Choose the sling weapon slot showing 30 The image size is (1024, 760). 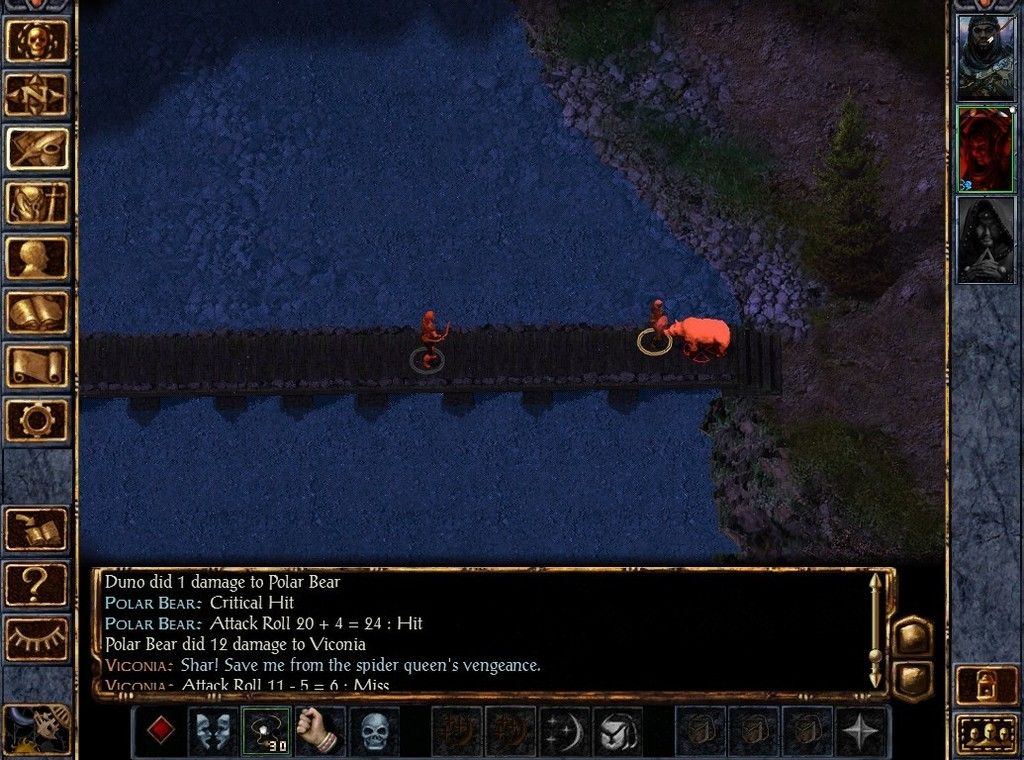pyautogui.click(x=267, y=732)
